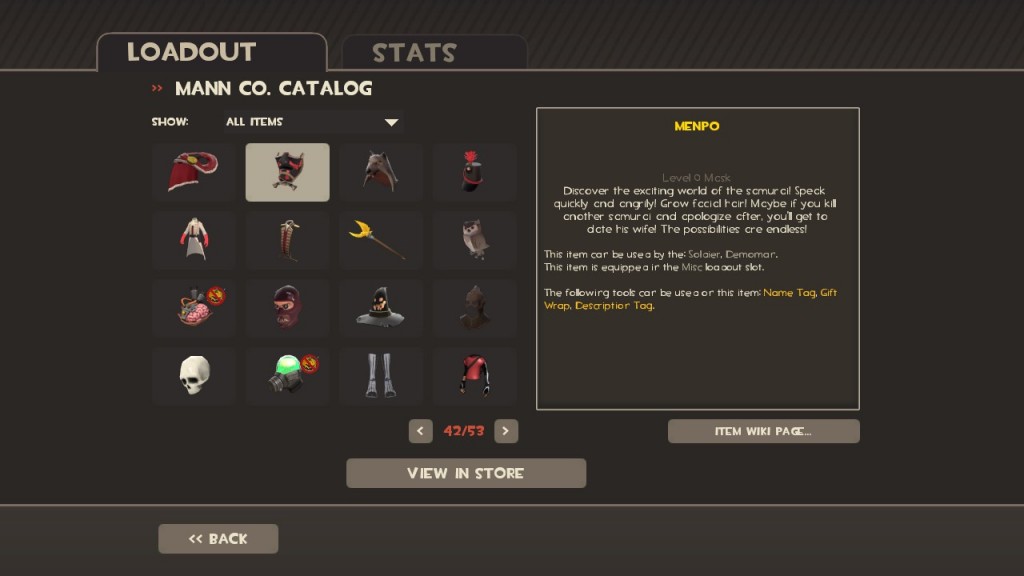
Task: Select the Loadout tab
Action: pos(212,52)
